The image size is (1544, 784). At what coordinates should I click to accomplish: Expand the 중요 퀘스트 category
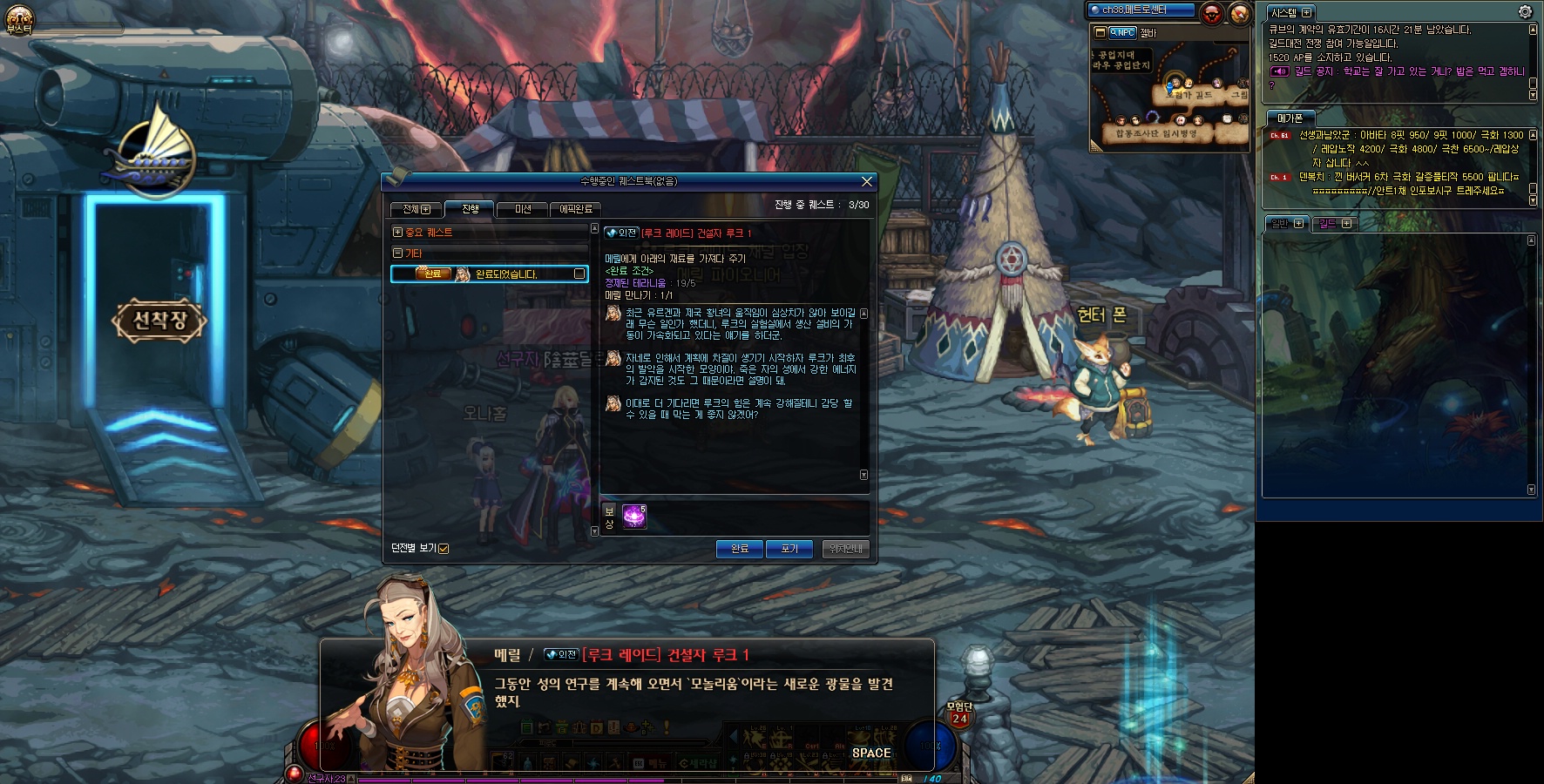397,233
